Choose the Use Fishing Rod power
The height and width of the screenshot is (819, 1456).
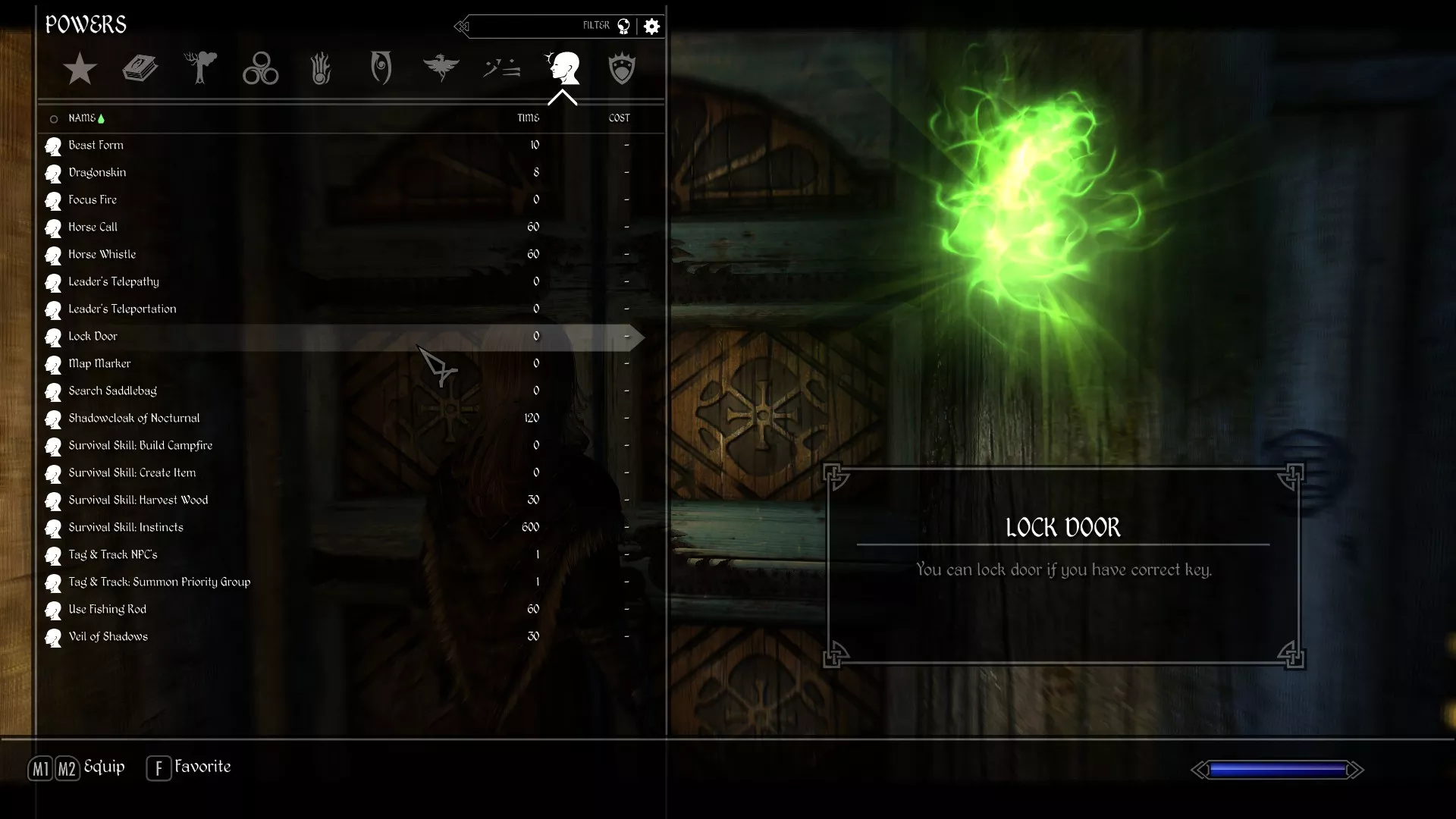[108, 610]
